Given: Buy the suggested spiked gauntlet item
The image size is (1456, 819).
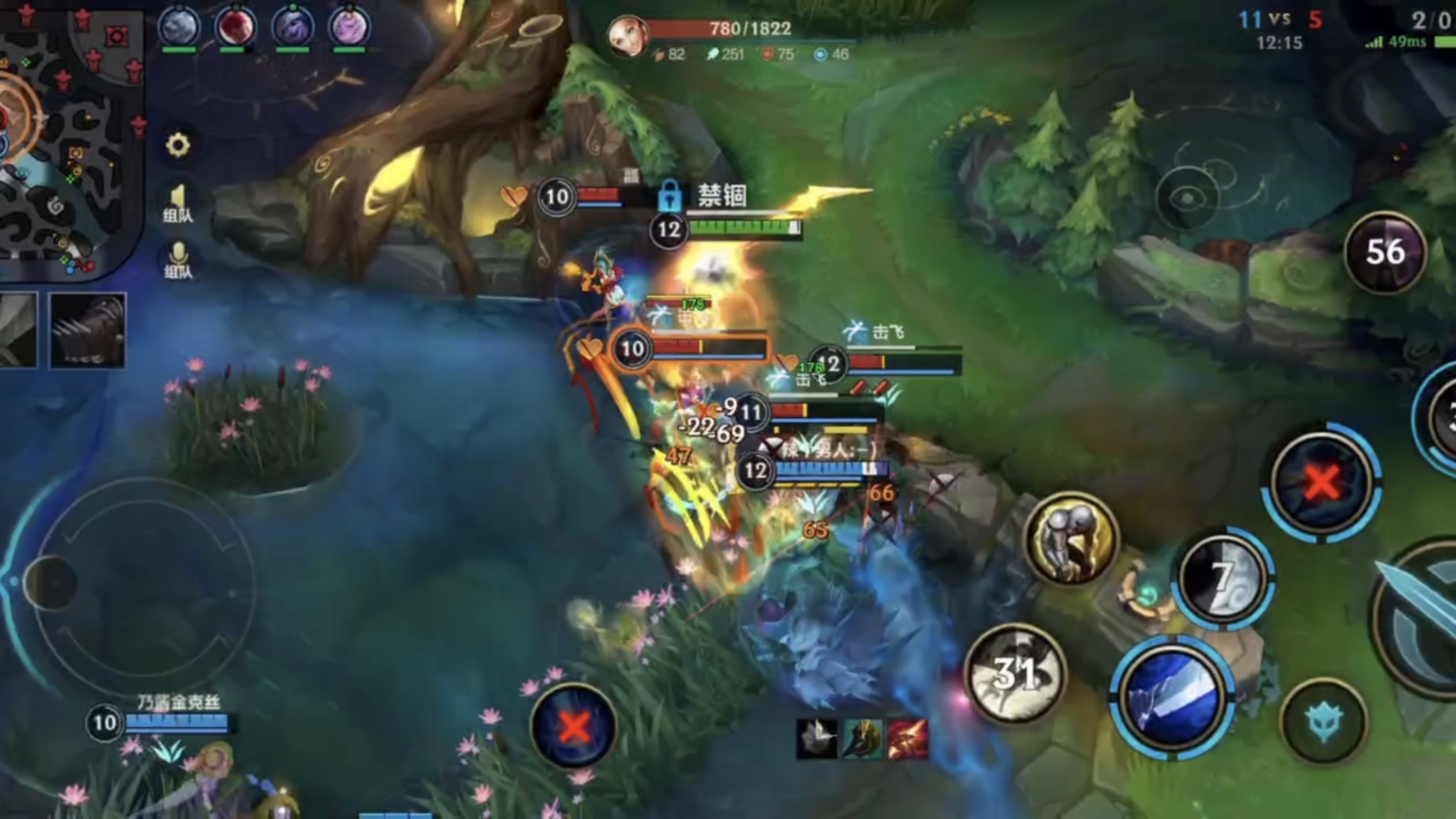Looking at the screenshot, I should 87,331.
